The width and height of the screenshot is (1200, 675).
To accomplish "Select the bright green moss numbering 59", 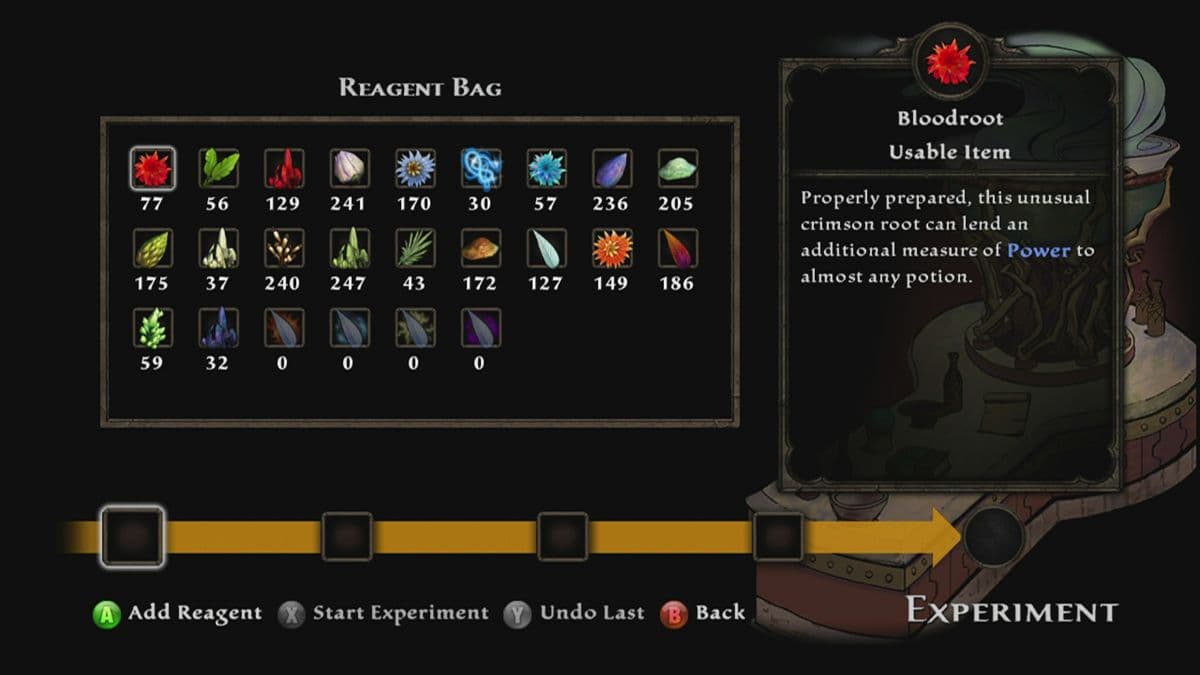I will pos(152,327).
